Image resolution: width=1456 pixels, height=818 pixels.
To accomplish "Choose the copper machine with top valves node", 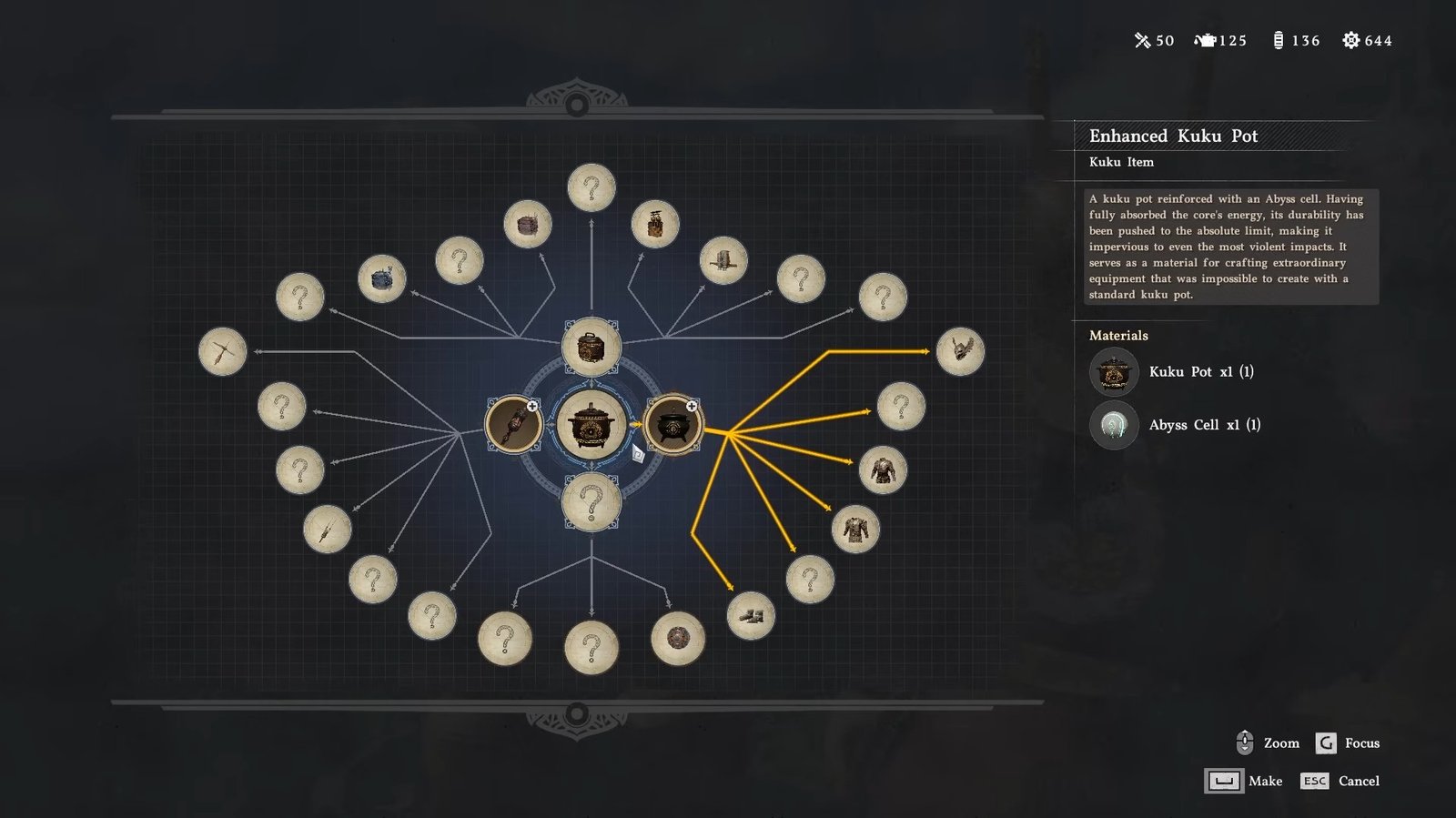I will click(x=655, y=224).
